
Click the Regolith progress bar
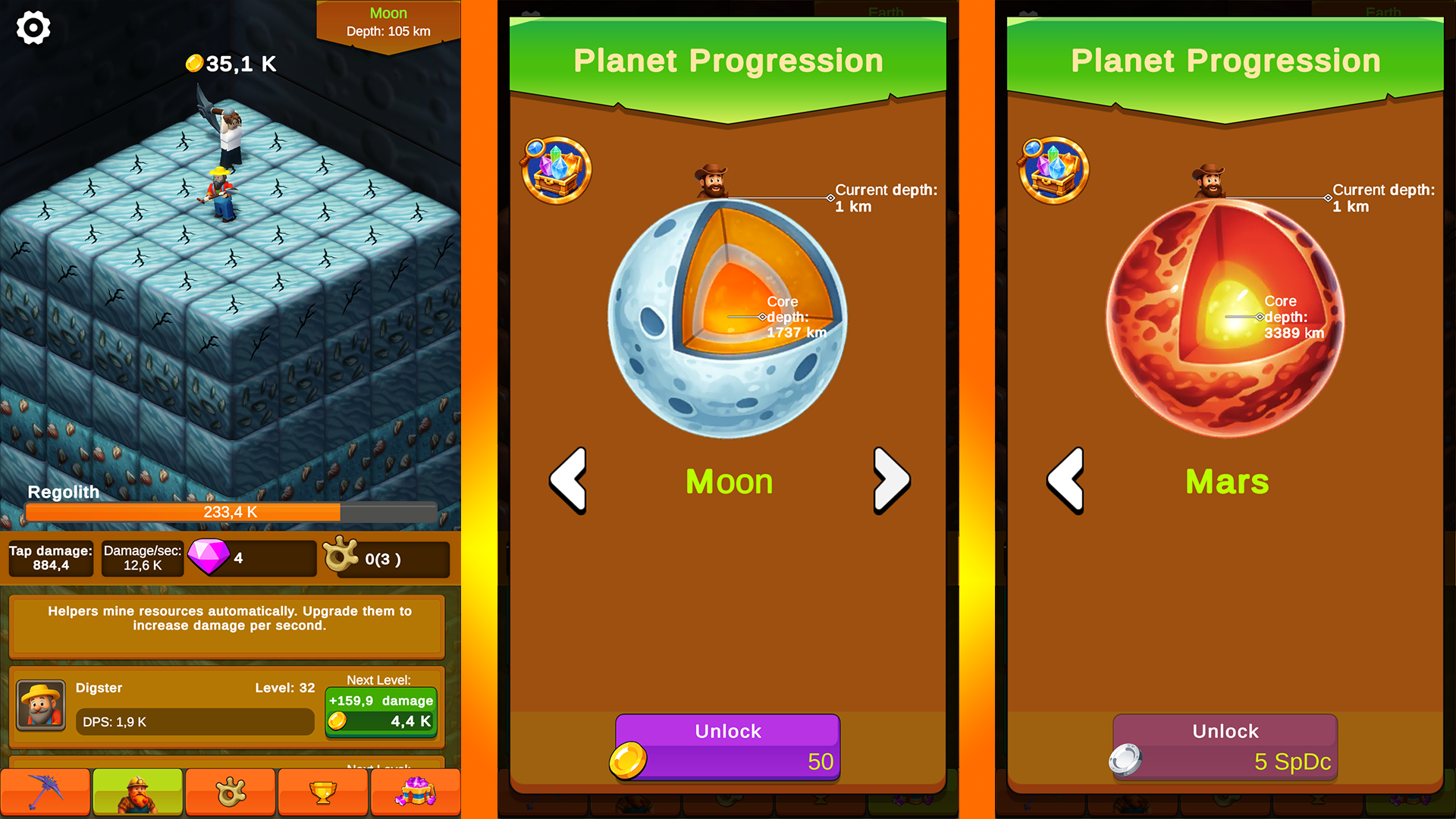(231, 513)
